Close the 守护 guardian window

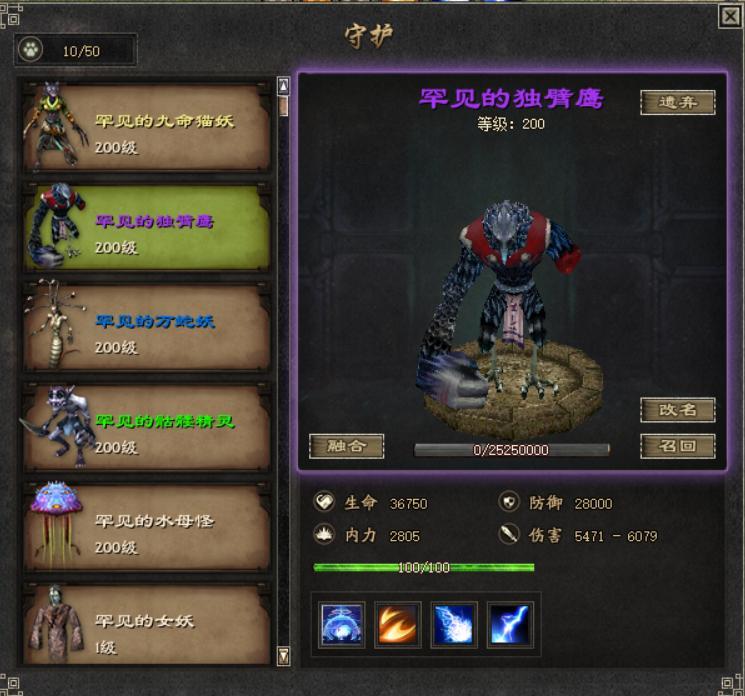[731, 15]
